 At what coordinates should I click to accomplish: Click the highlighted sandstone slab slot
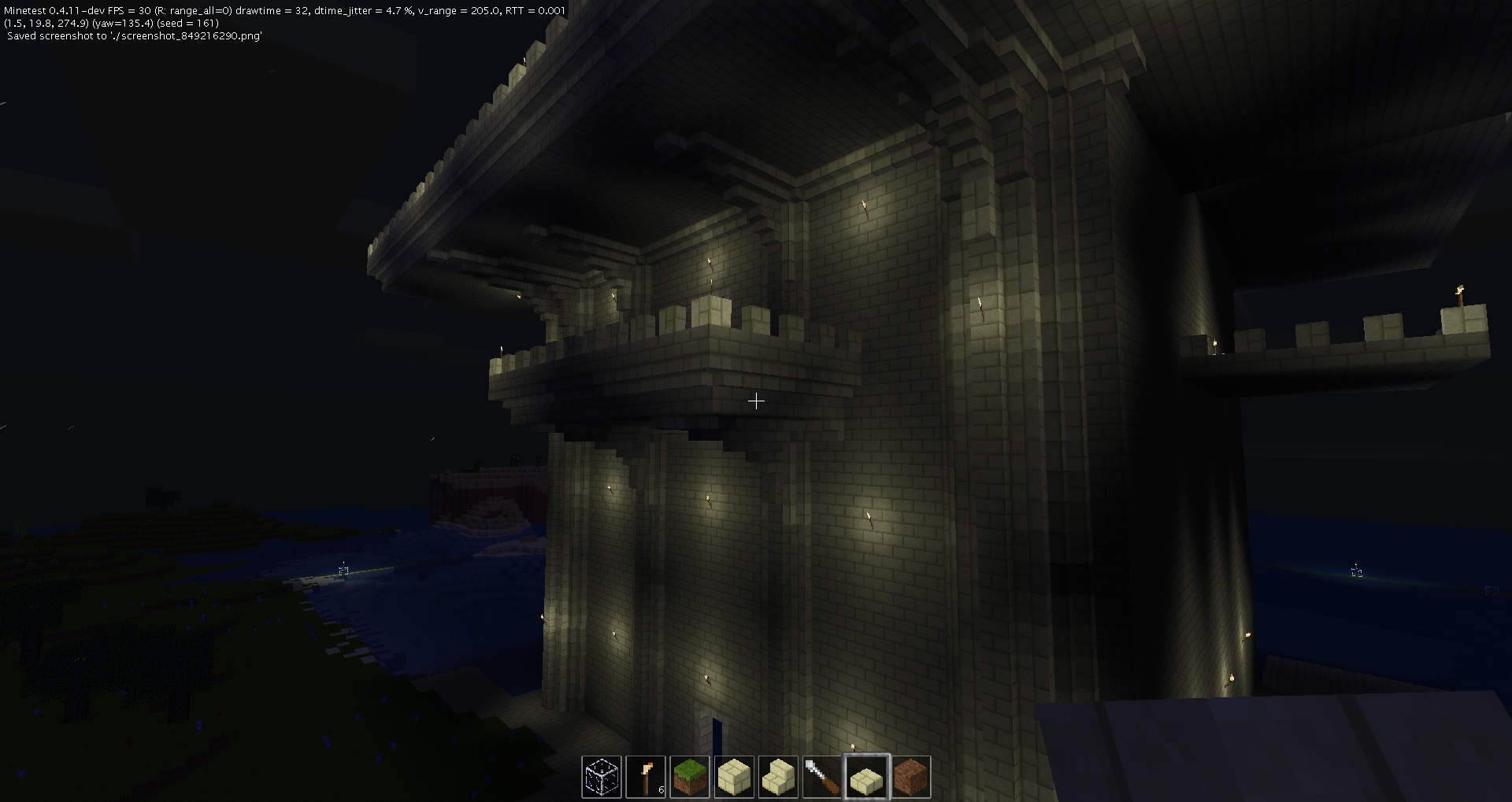pyautogui.click(x=867, y=777)
